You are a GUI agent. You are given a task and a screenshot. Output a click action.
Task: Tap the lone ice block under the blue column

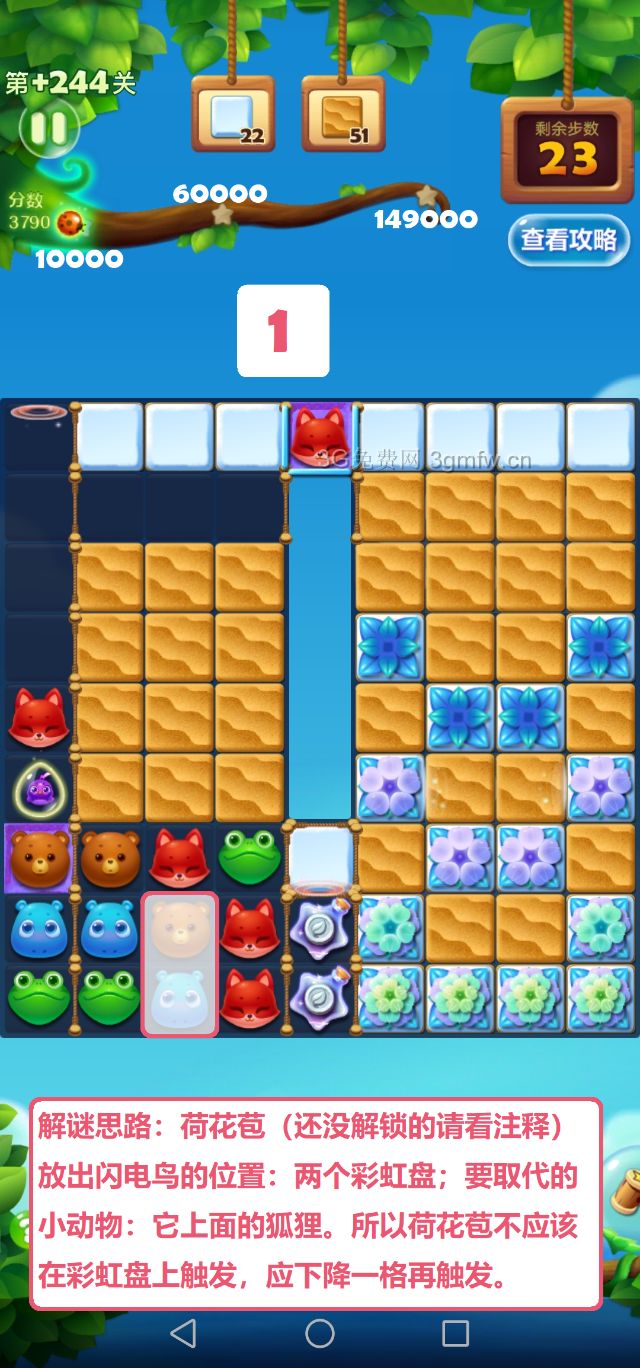(320, 856)
